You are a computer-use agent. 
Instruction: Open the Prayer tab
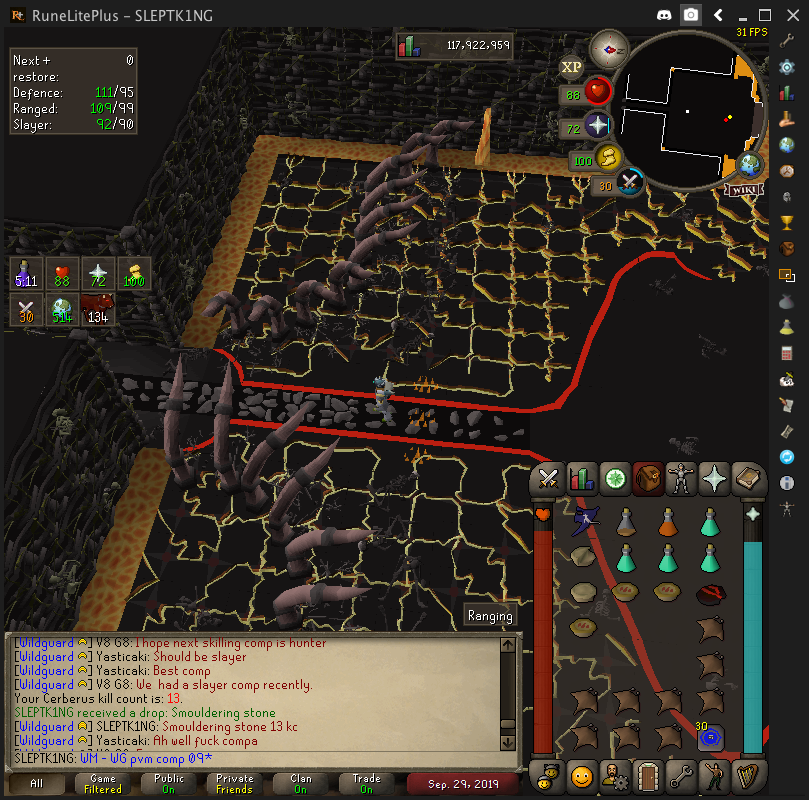point(714,479)
